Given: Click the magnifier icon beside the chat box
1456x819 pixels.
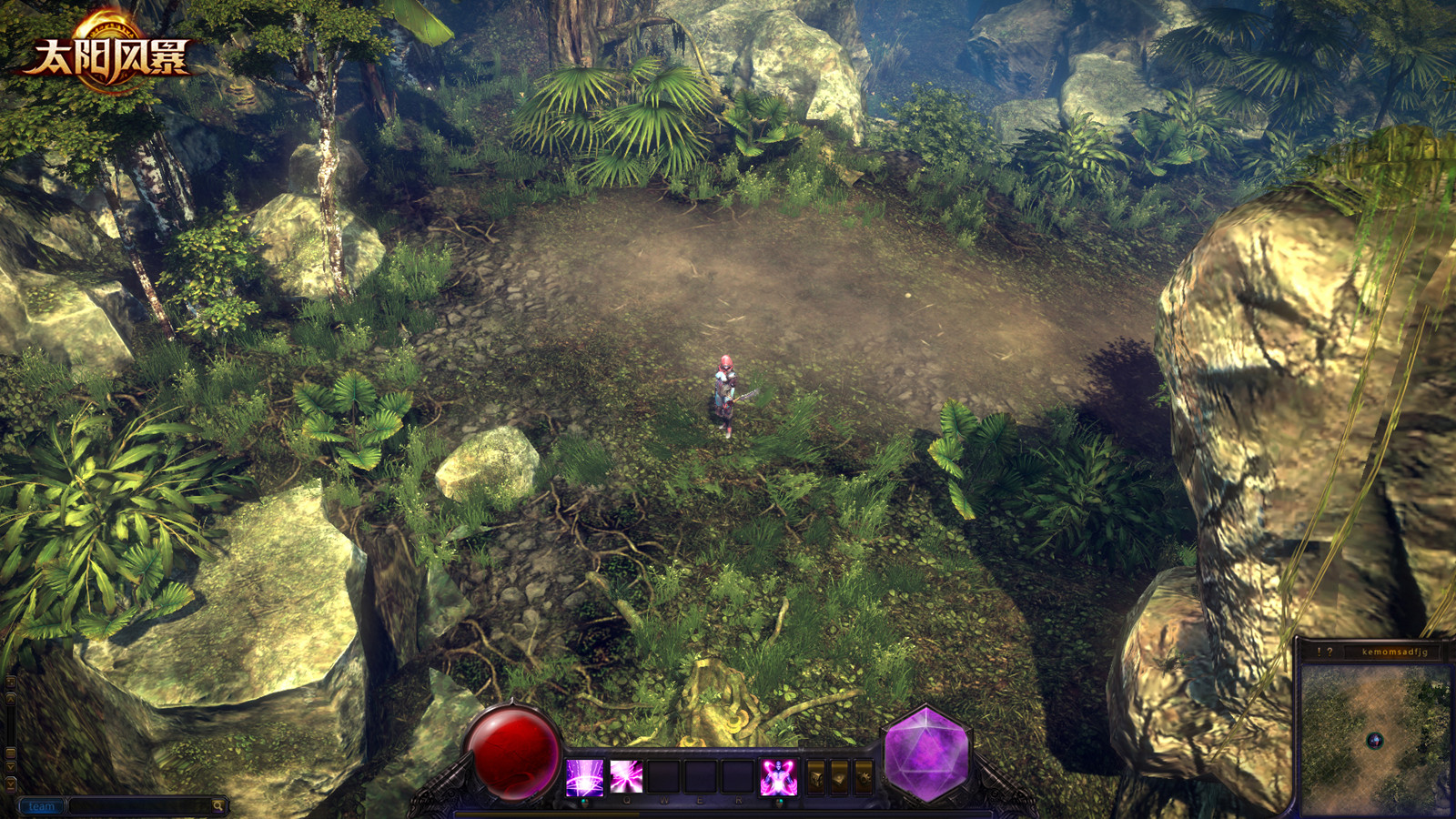Looking at the screenshot, I should click(x=218, y=806).
